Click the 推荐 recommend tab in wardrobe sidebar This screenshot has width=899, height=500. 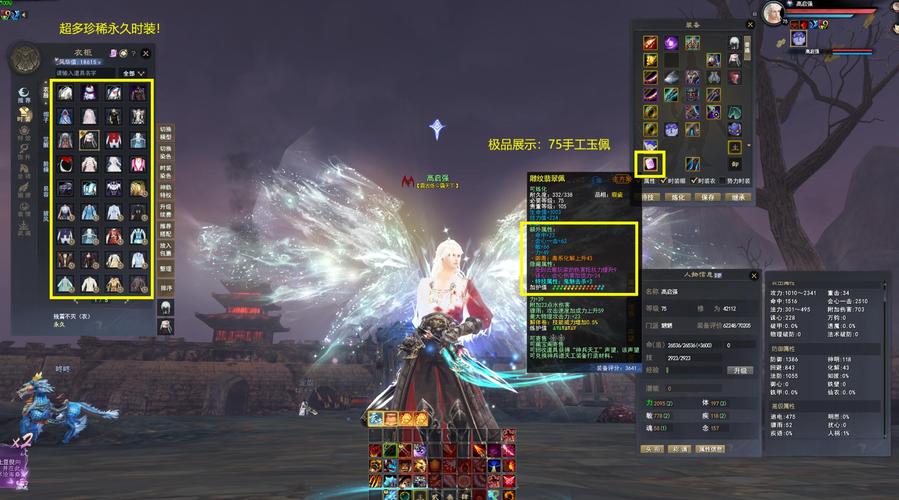23,97
